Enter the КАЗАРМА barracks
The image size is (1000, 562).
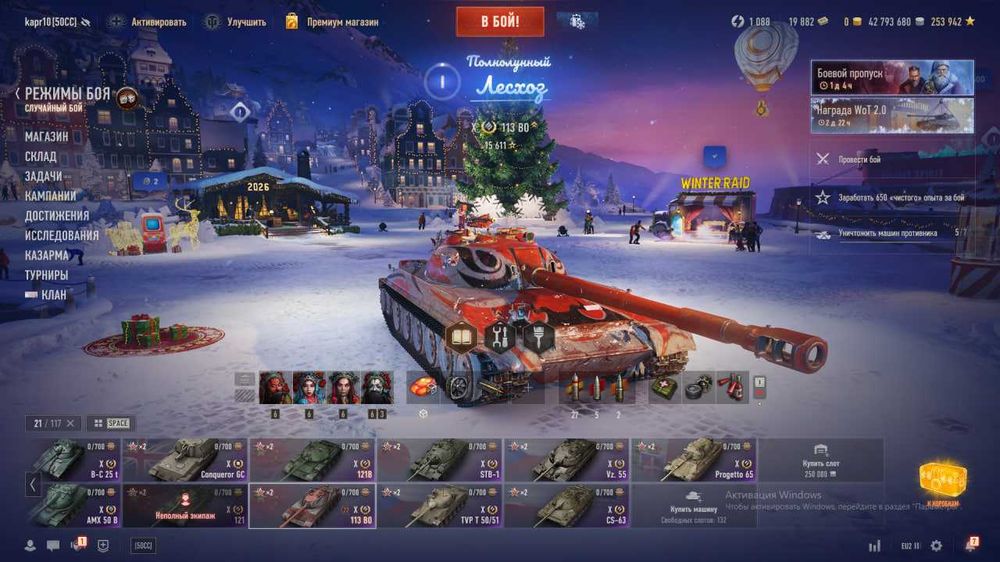point(46,255)
